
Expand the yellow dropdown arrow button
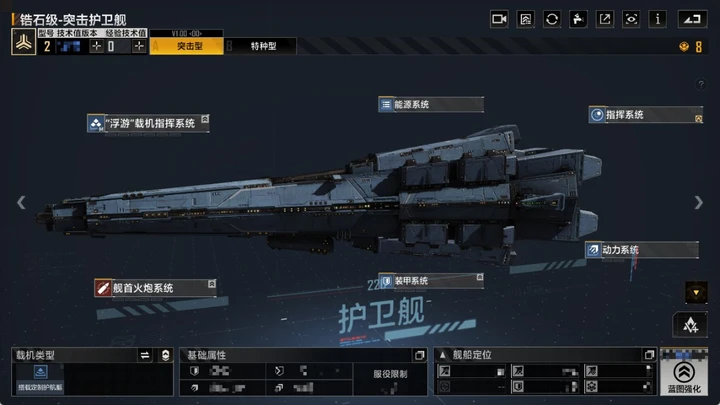click(696, 292)
